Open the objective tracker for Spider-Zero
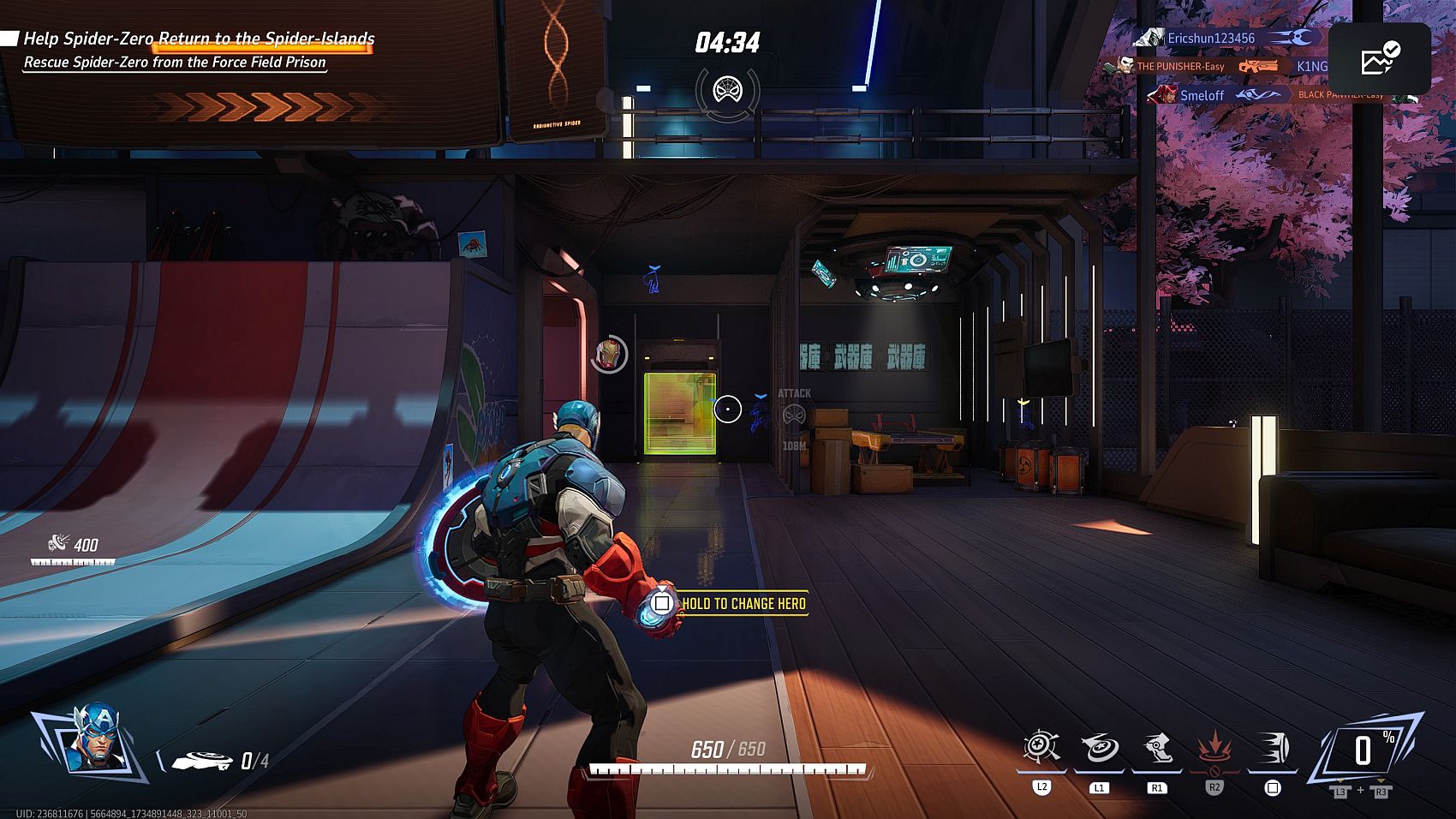Screen dimensions: 1456x819 point(199,39)
